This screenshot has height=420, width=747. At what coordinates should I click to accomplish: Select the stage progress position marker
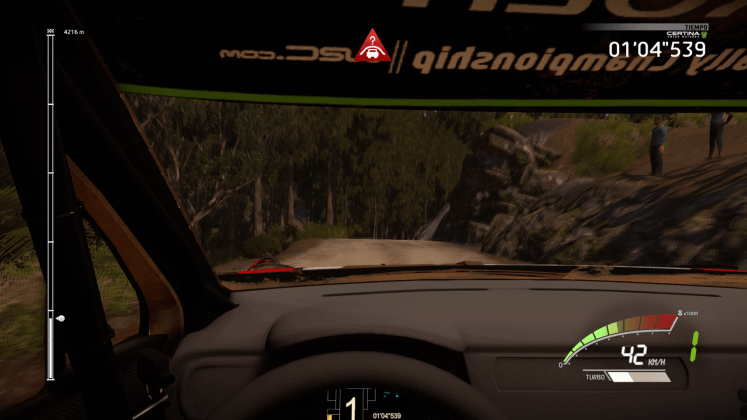click(59, 319)
